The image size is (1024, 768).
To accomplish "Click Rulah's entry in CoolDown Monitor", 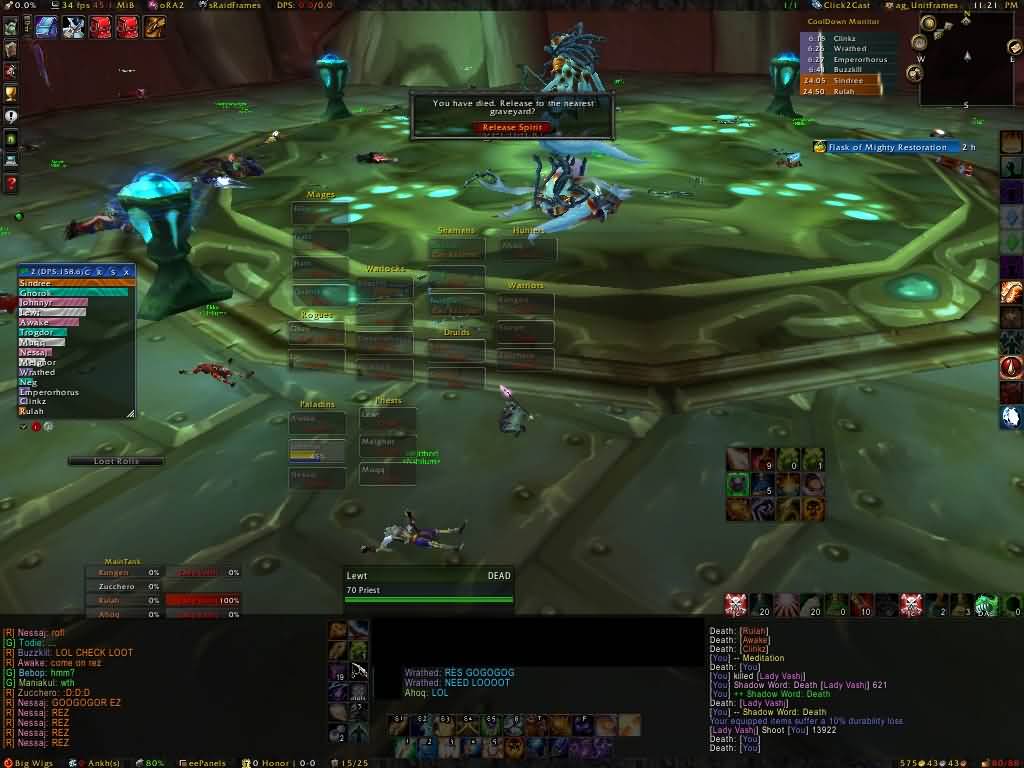I will [843, 91].
